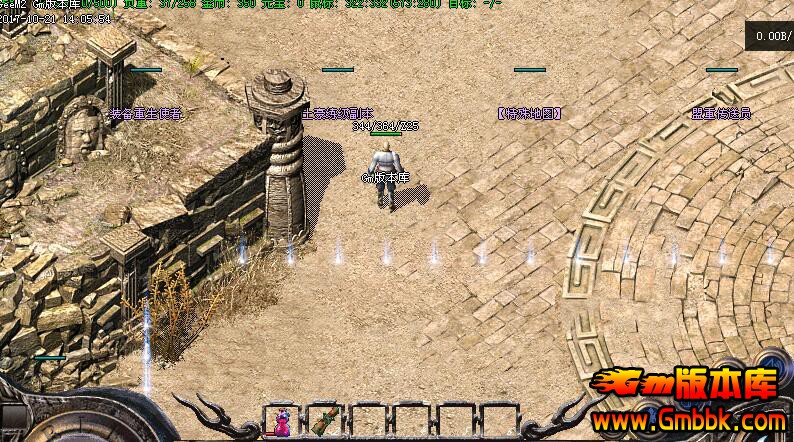Select the green scroll belt slot
This screenshot has width=794, height=442.
324,420
